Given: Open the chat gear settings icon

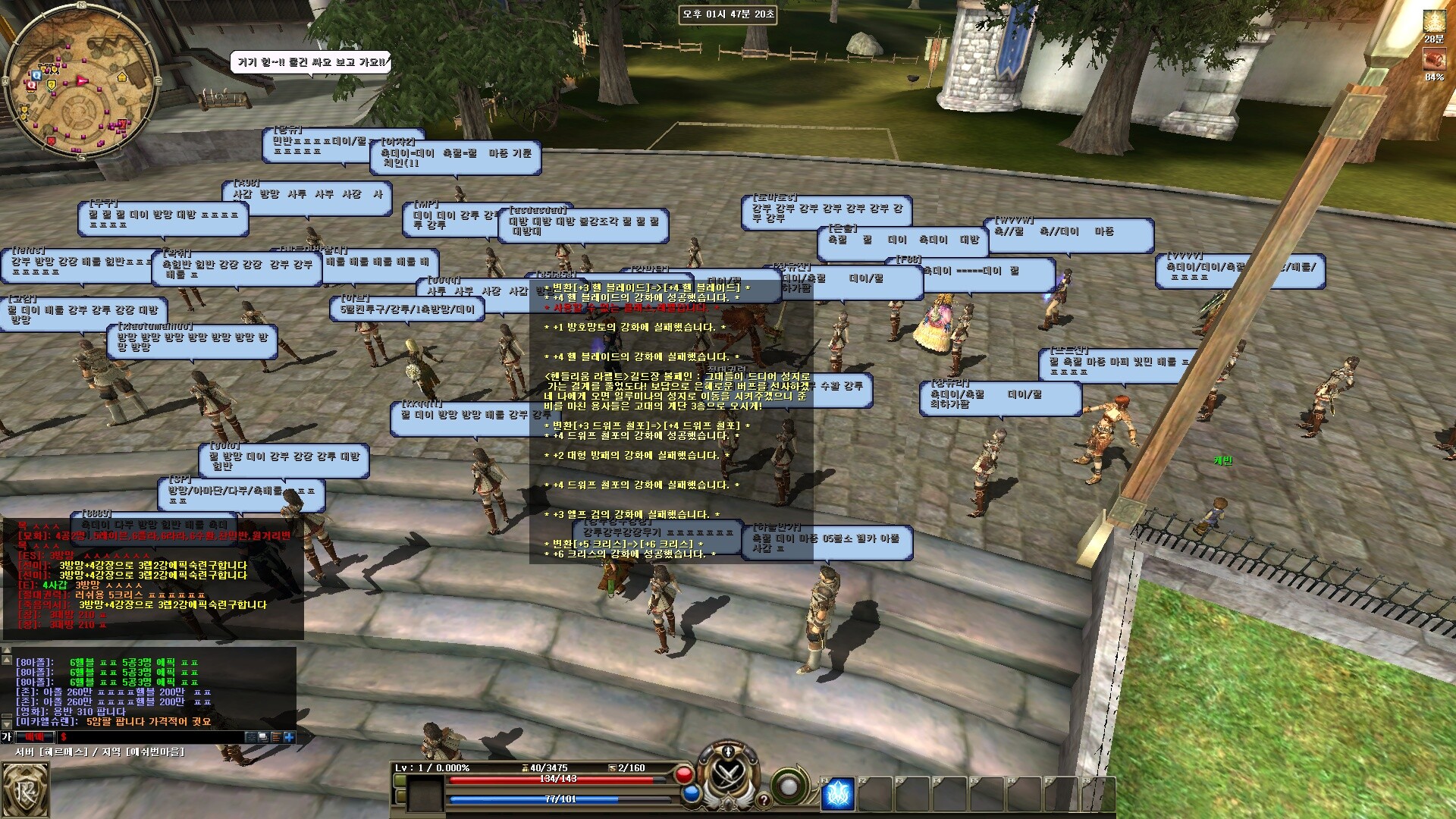Looking at the screenshot, I should click(x=251, y=737).
